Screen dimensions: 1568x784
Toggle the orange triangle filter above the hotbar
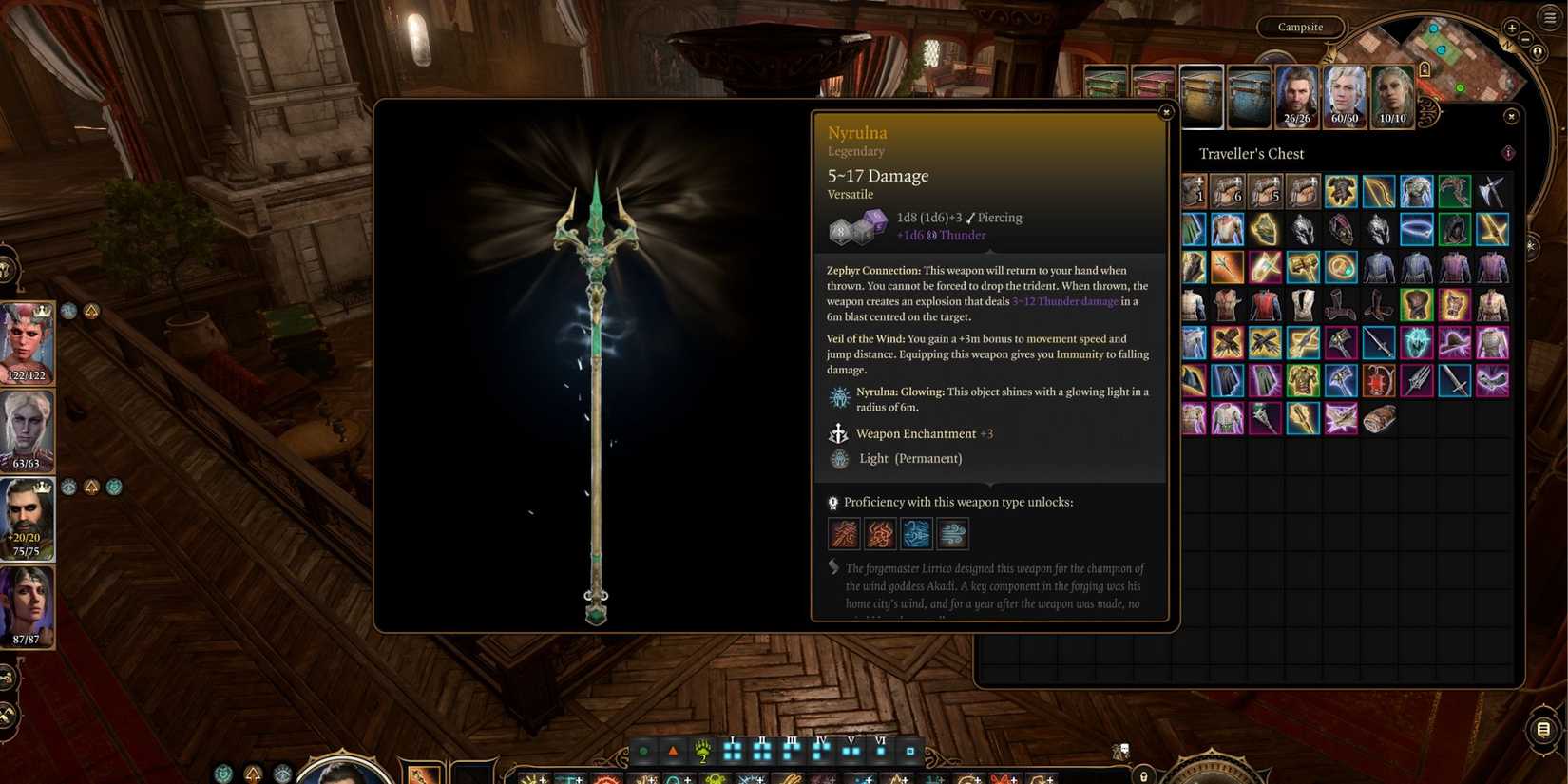[674, 750]
